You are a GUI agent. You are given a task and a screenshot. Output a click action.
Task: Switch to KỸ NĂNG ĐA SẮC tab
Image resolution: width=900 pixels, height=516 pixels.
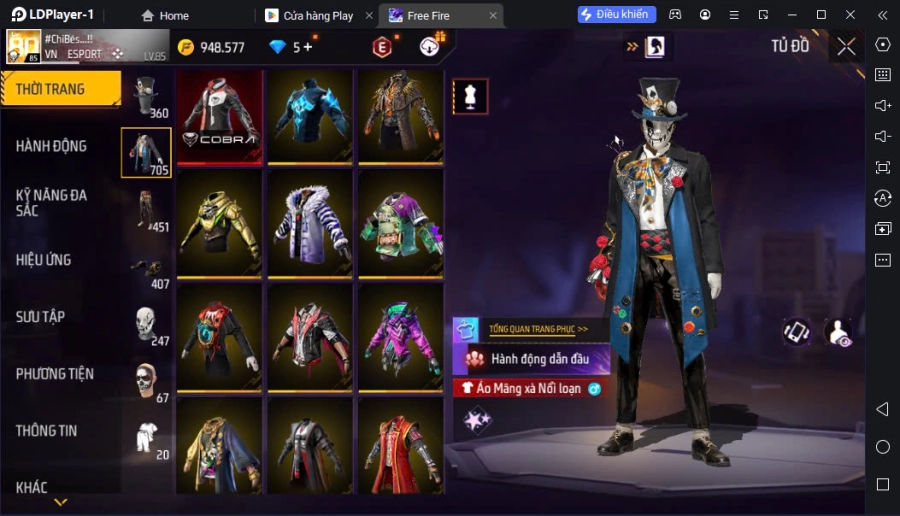(52, 203)
